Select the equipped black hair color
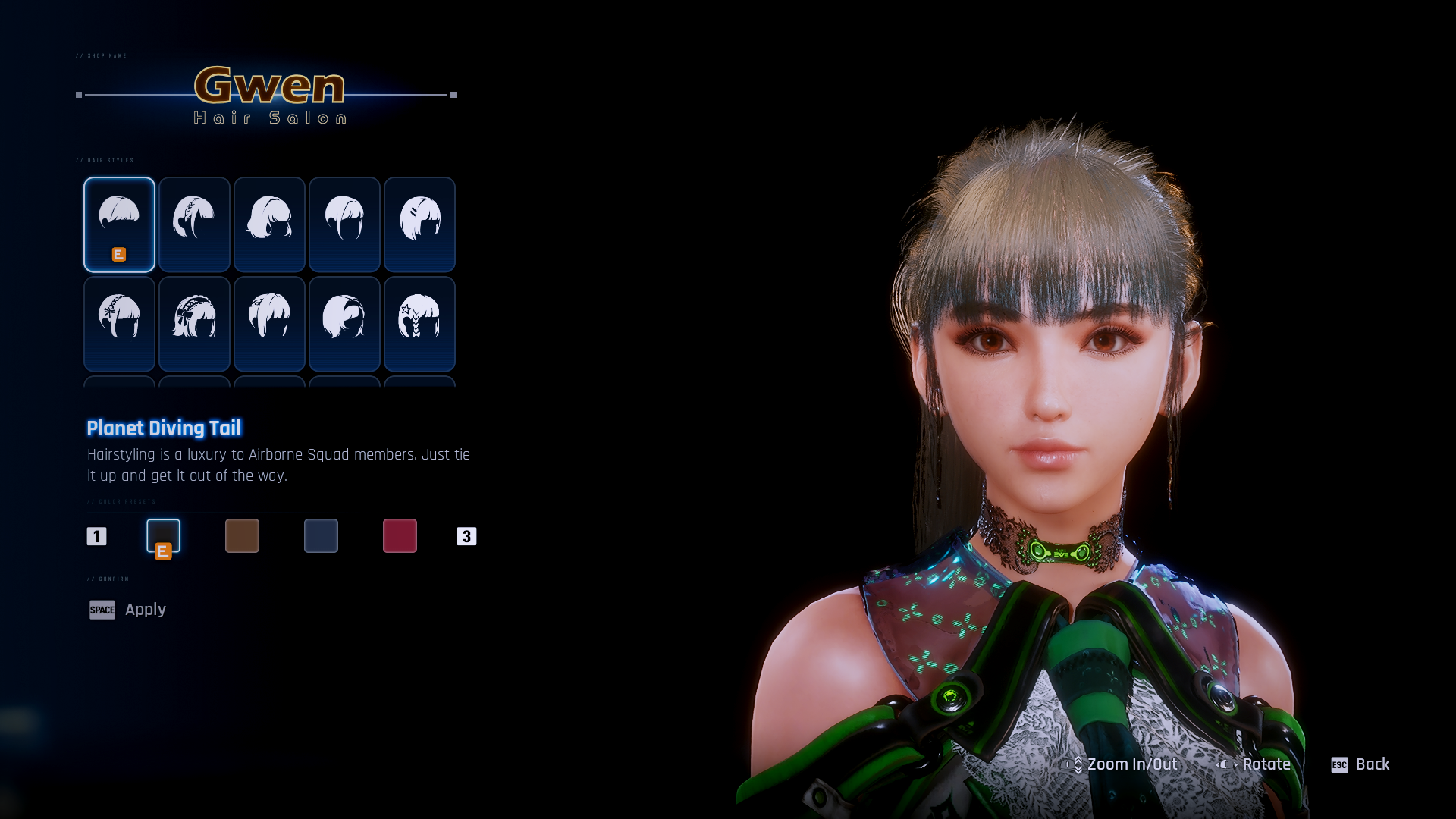The image size is (1456, 819). click(163, 535)
